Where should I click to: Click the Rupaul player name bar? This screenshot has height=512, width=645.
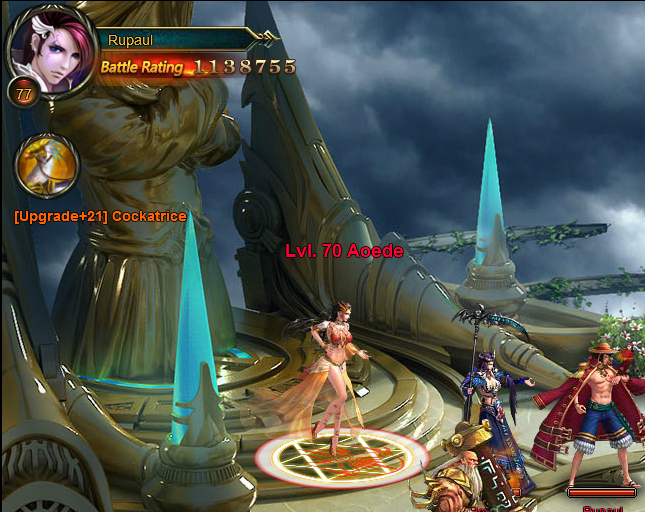(172, 40)
